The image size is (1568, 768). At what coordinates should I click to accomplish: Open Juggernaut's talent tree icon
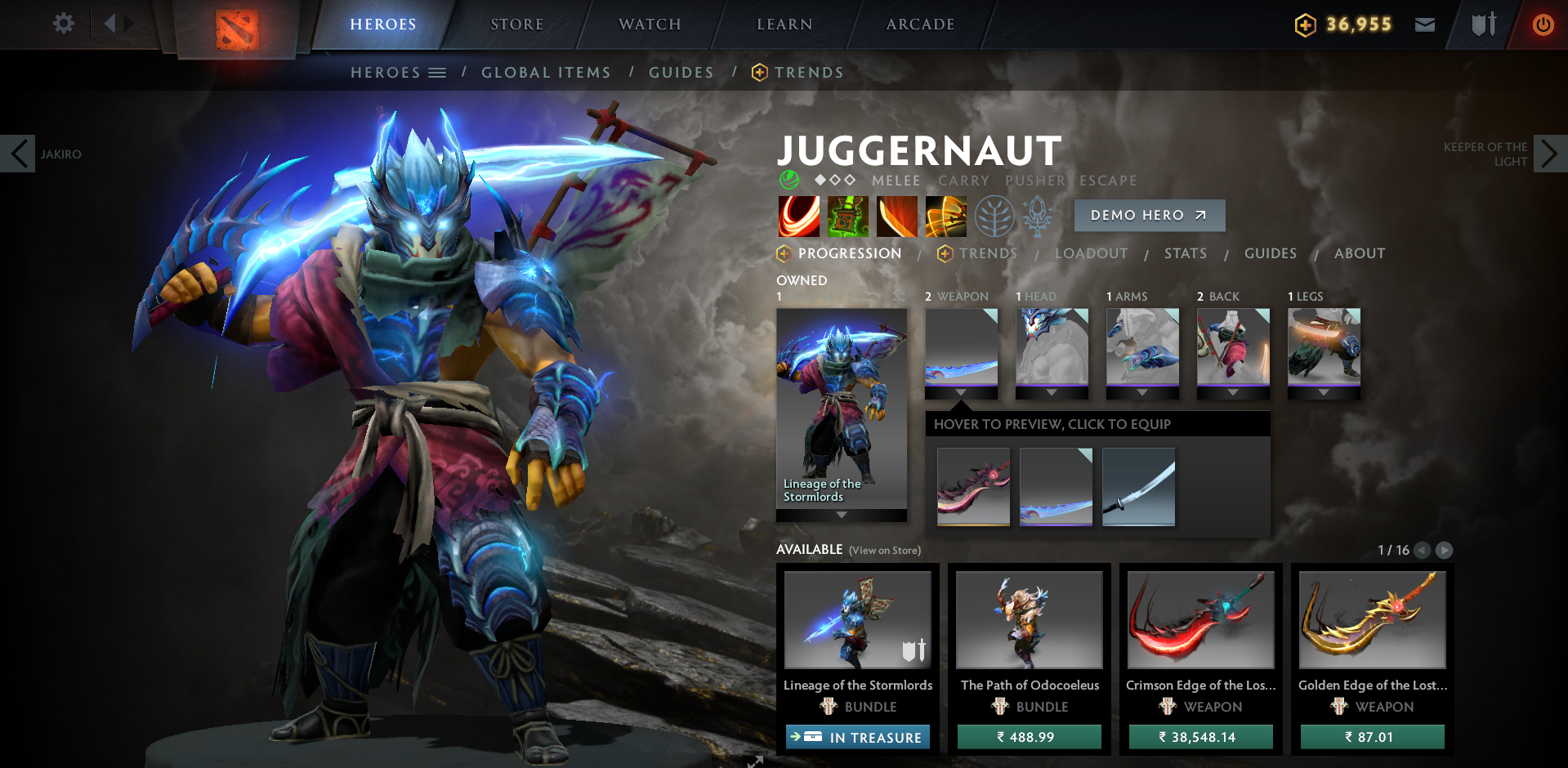995,216
